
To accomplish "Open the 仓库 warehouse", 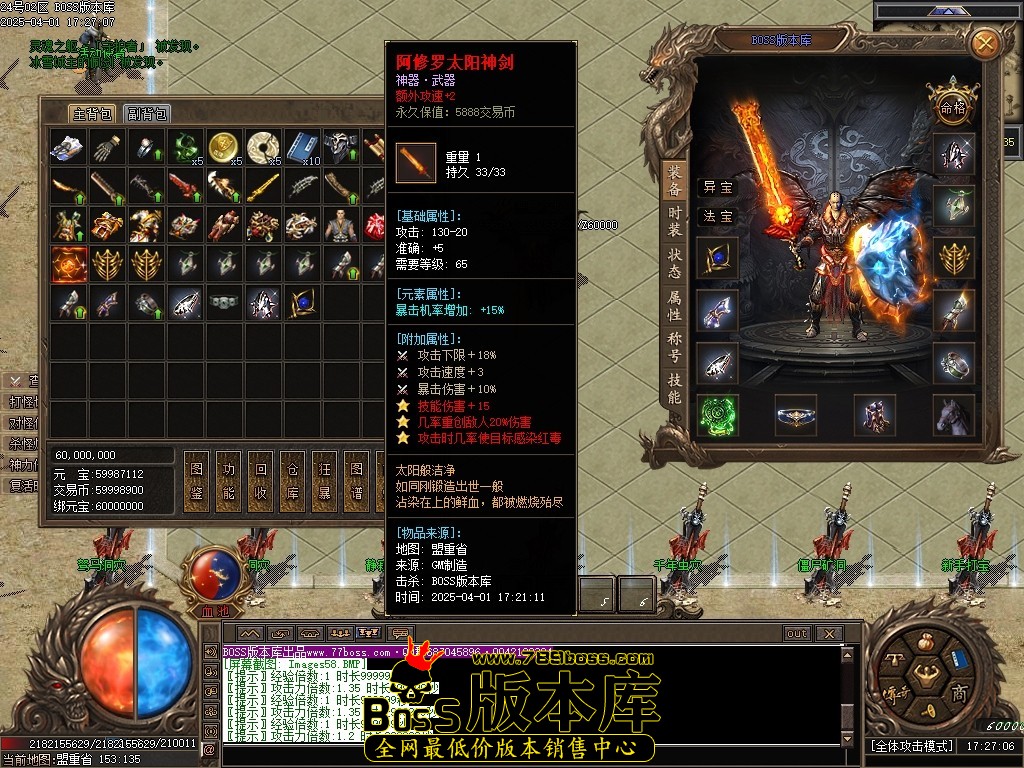I will [x=293, y=480].
